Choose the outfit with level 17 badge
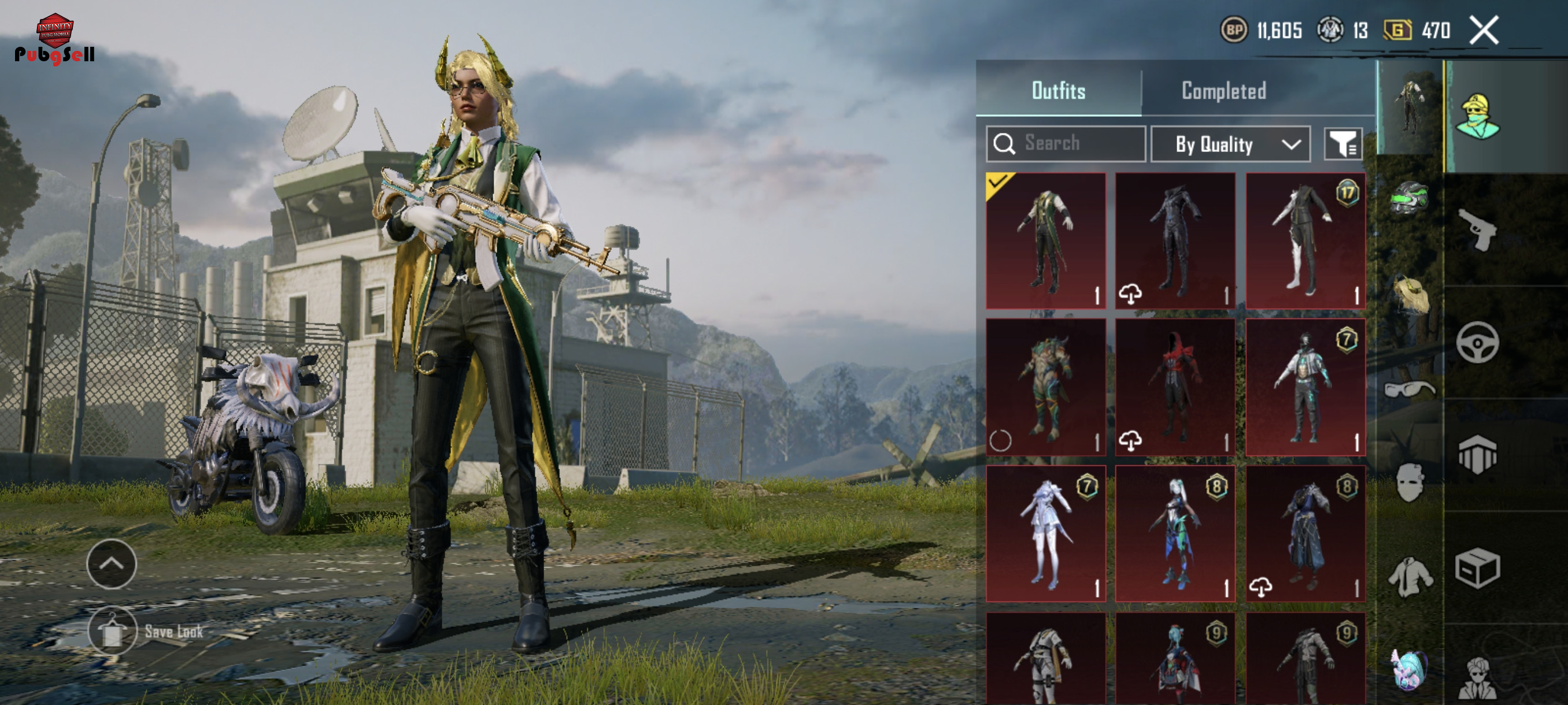The image size is (1568, 705). 1305,241
